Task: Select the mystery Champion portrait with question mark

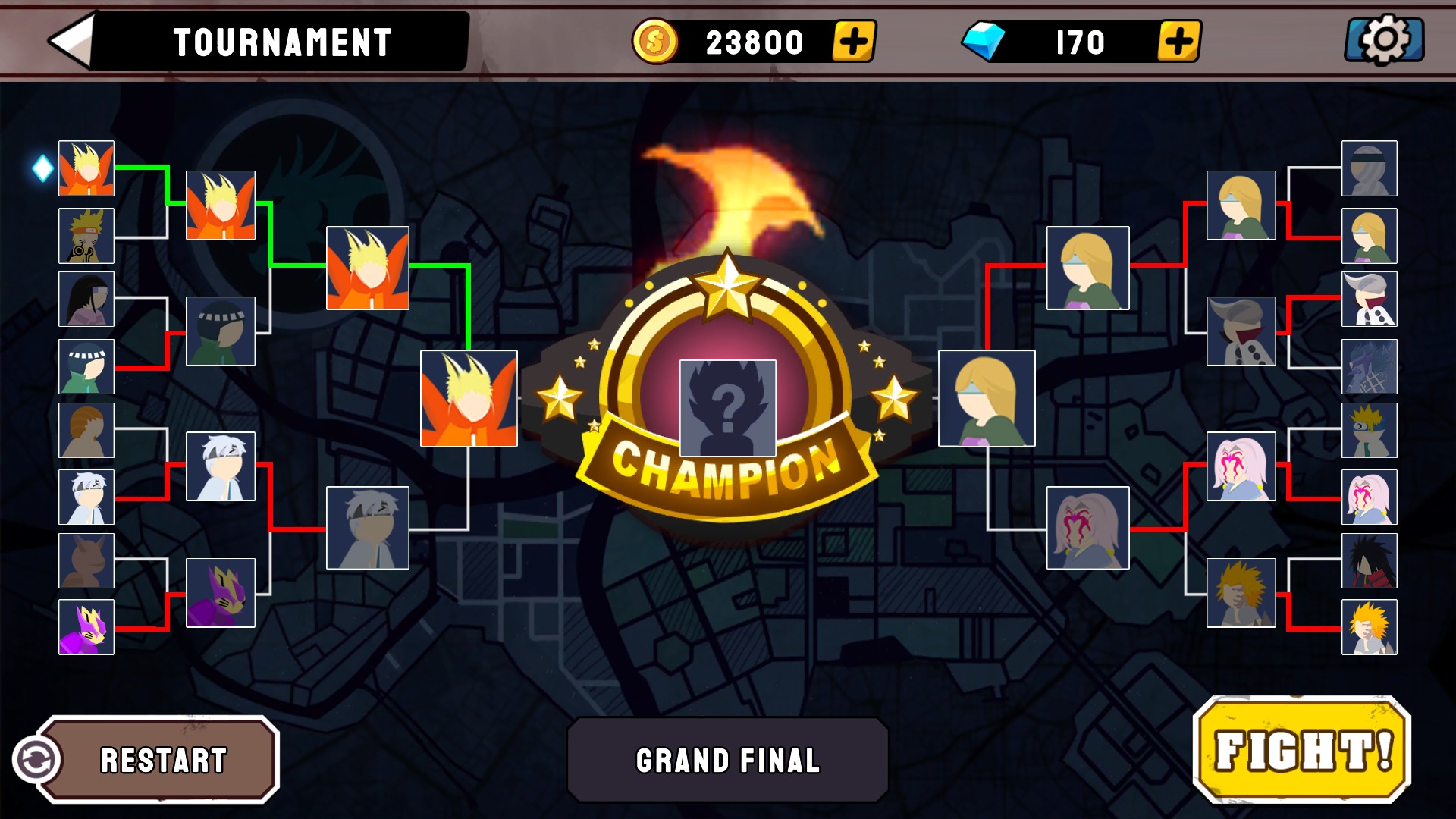Action: coord(729,408)
